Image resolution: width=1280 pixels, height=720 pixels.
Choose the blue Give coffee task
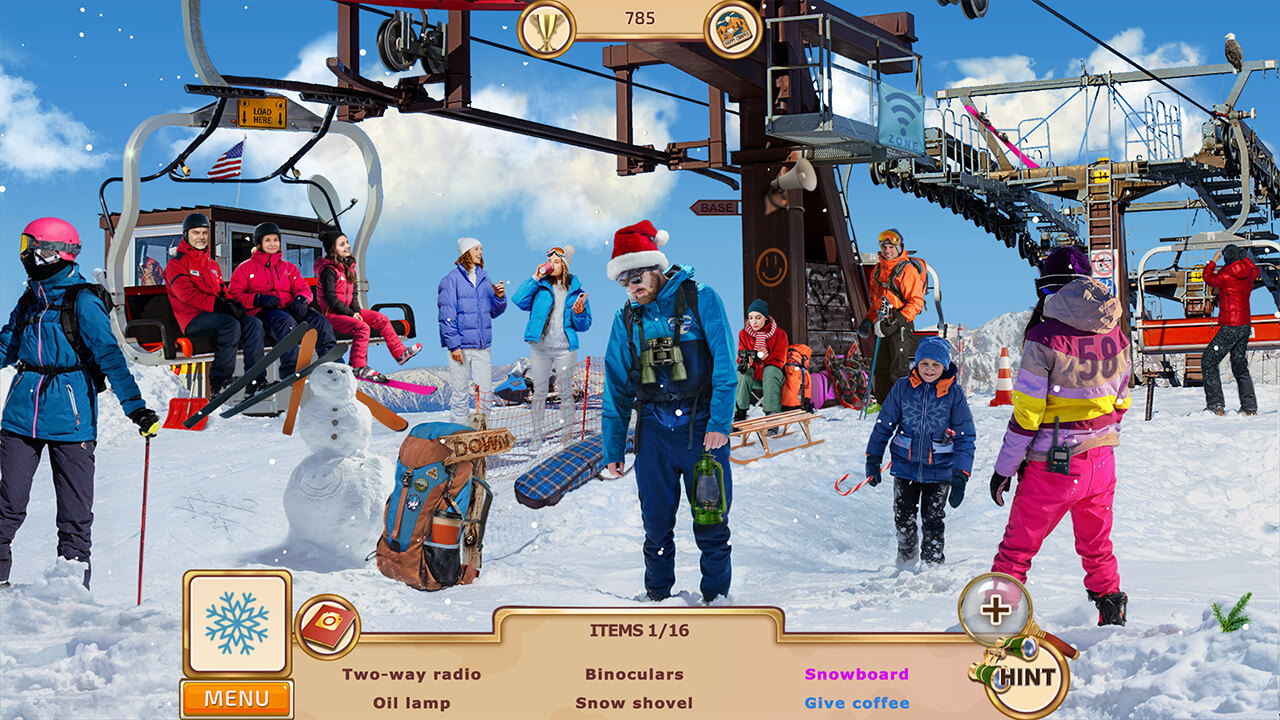pos(856,703)
